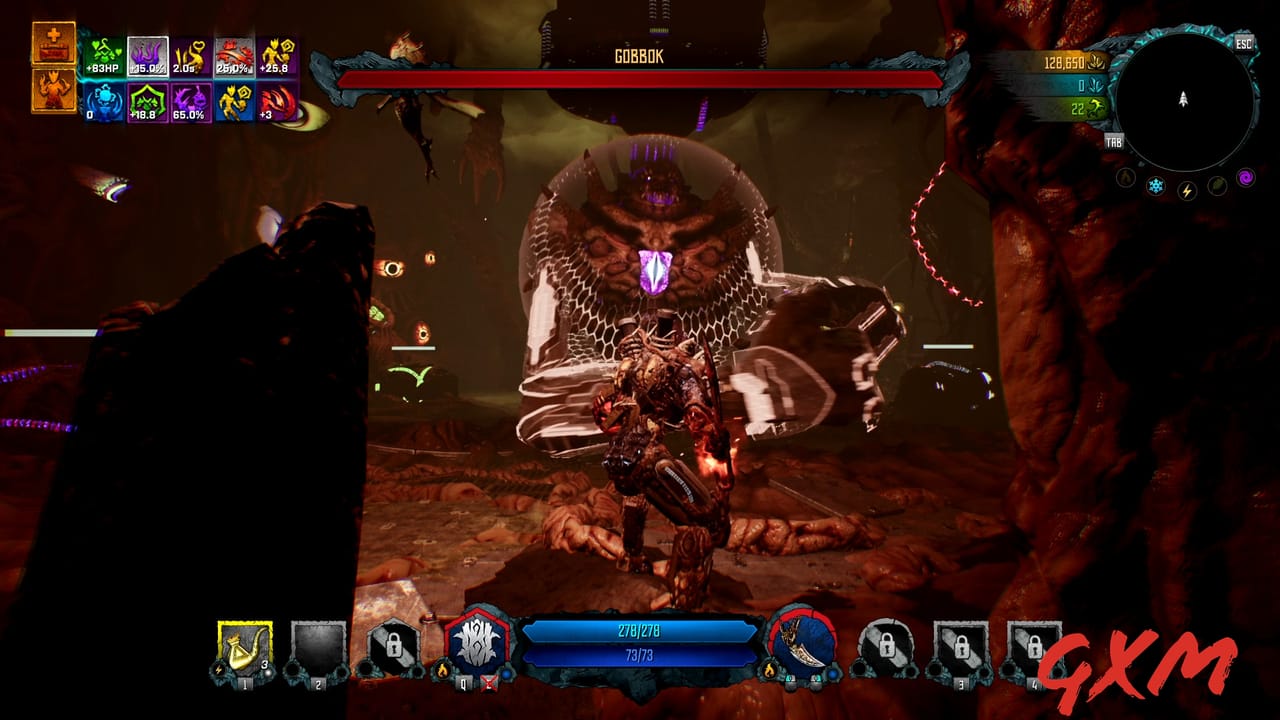
Task: Click the snowflake frost element icon under the minimap
Action: pos(1155,186)
